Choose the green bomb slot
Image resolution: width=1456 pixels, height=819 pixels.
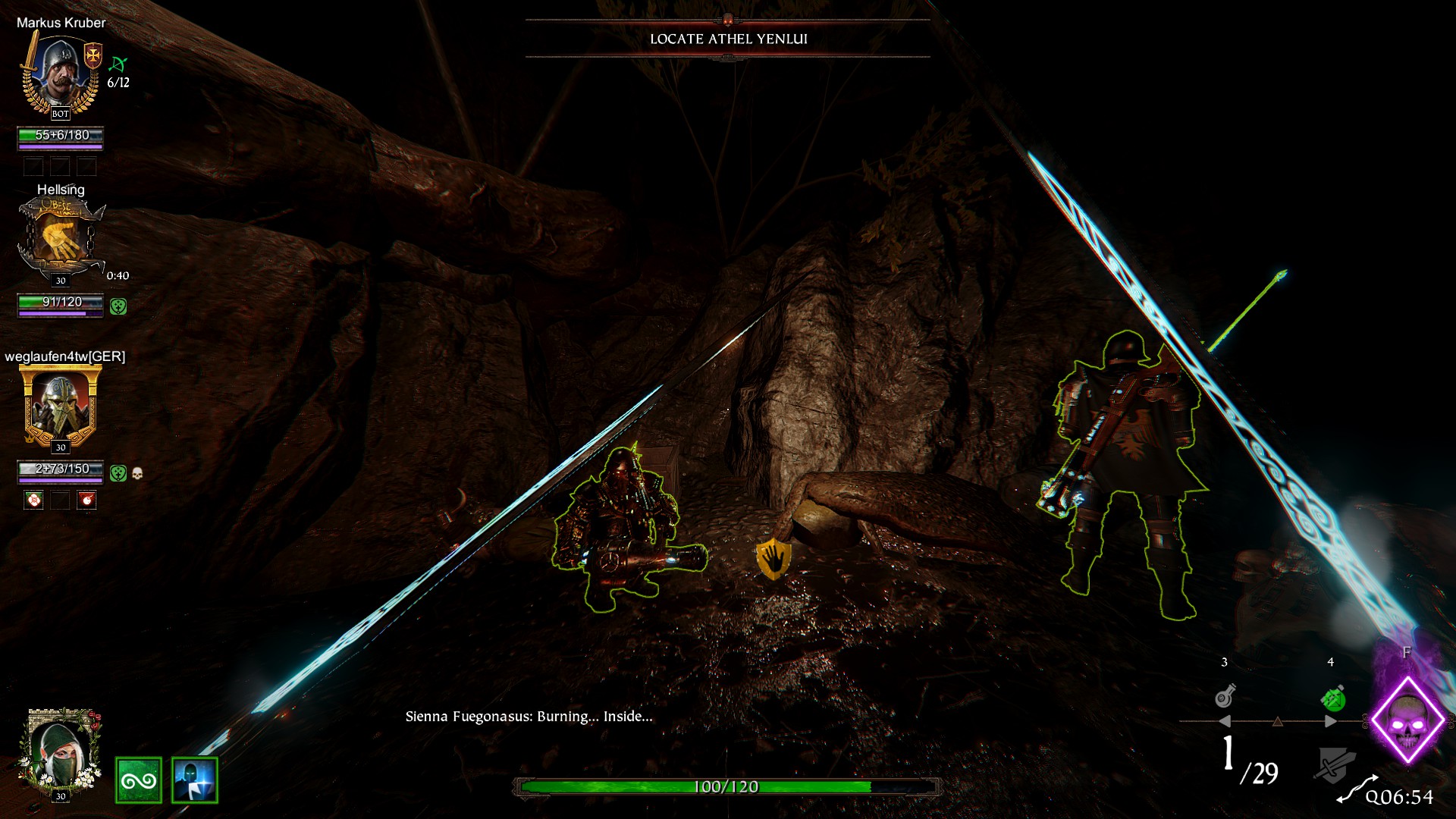(x=1332, y=698)
